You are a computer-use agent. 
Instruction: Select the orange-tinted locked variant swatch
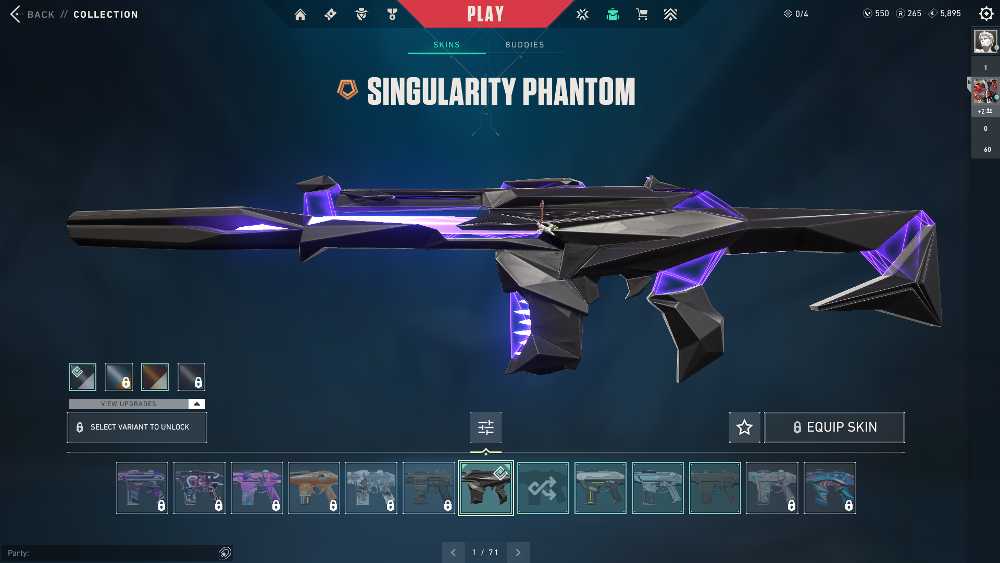[155, 376]
